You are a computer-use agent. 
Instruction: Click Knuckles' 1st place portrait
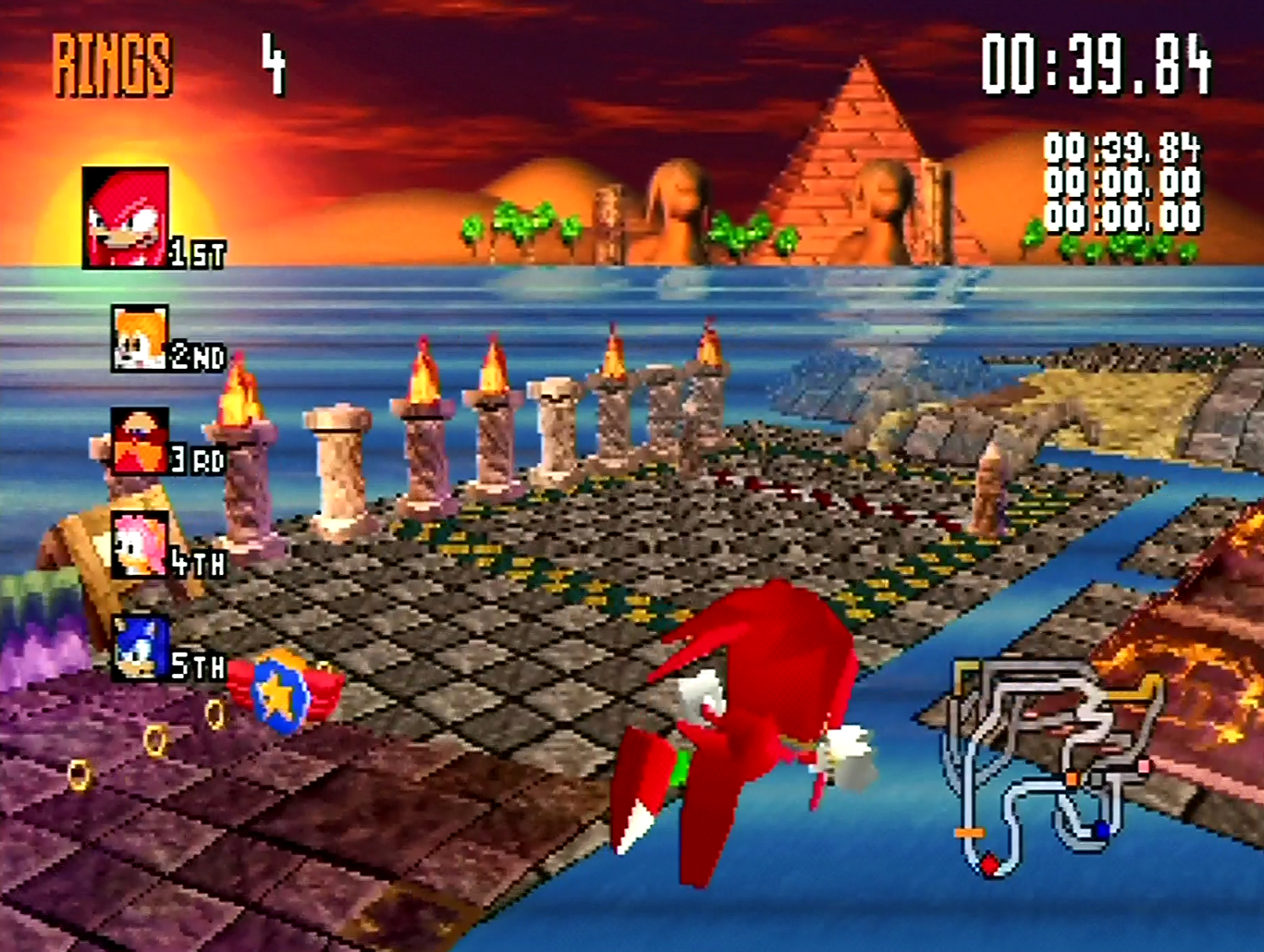point(126,218)
